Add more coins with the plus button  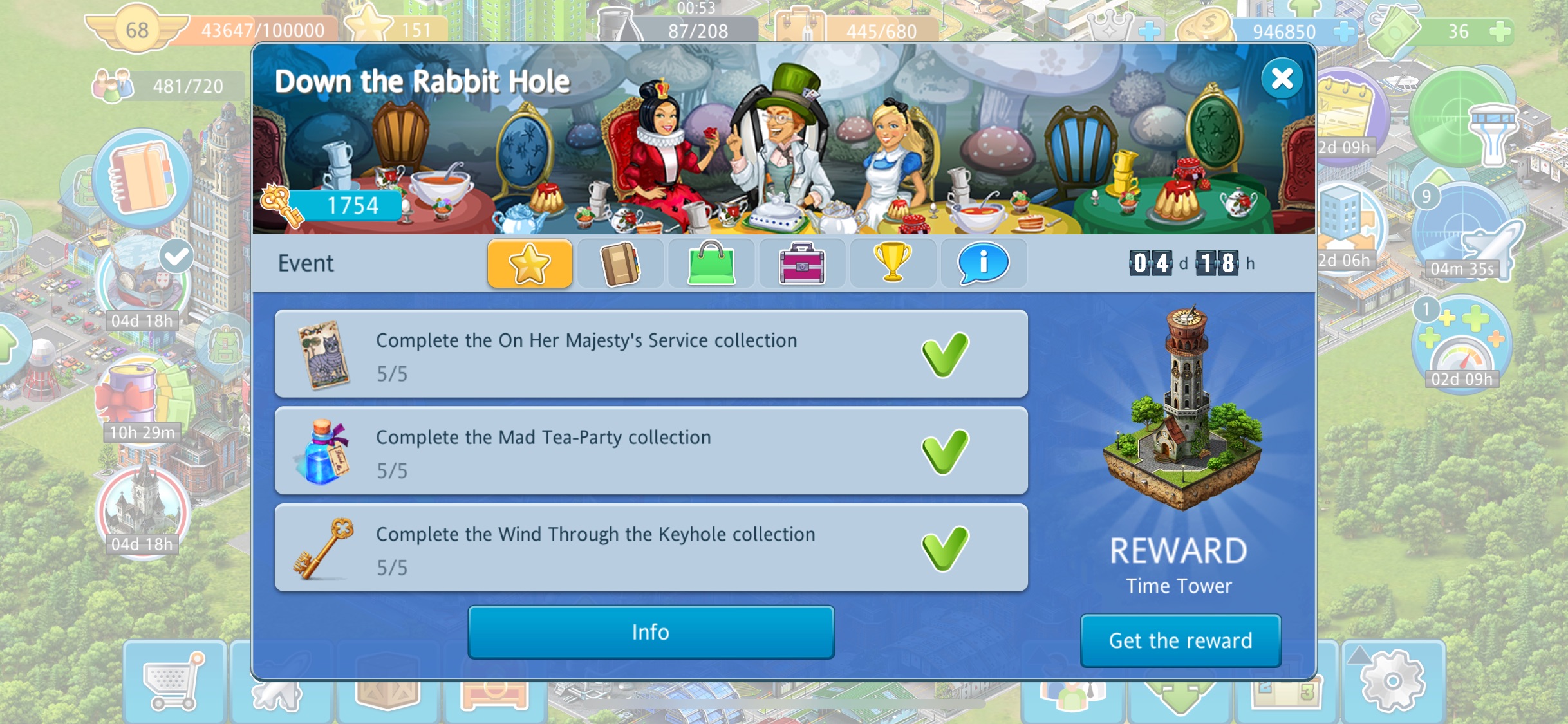[x=1343, y=31]
